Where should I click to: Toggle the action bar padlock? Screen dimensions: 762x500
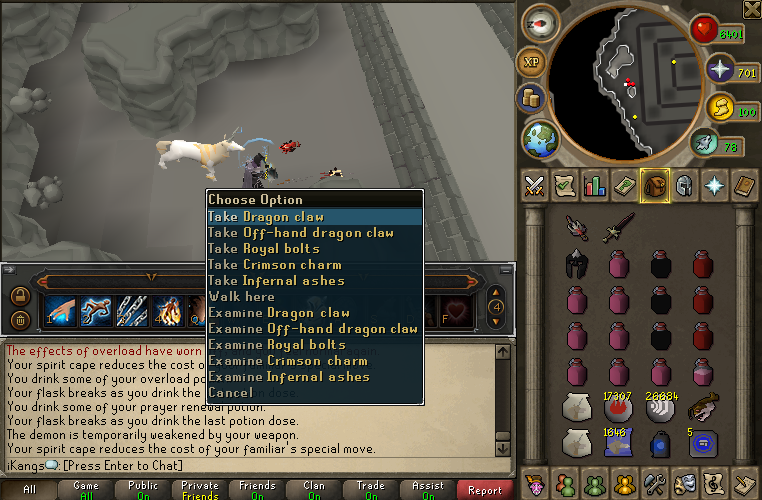(20, 296)
